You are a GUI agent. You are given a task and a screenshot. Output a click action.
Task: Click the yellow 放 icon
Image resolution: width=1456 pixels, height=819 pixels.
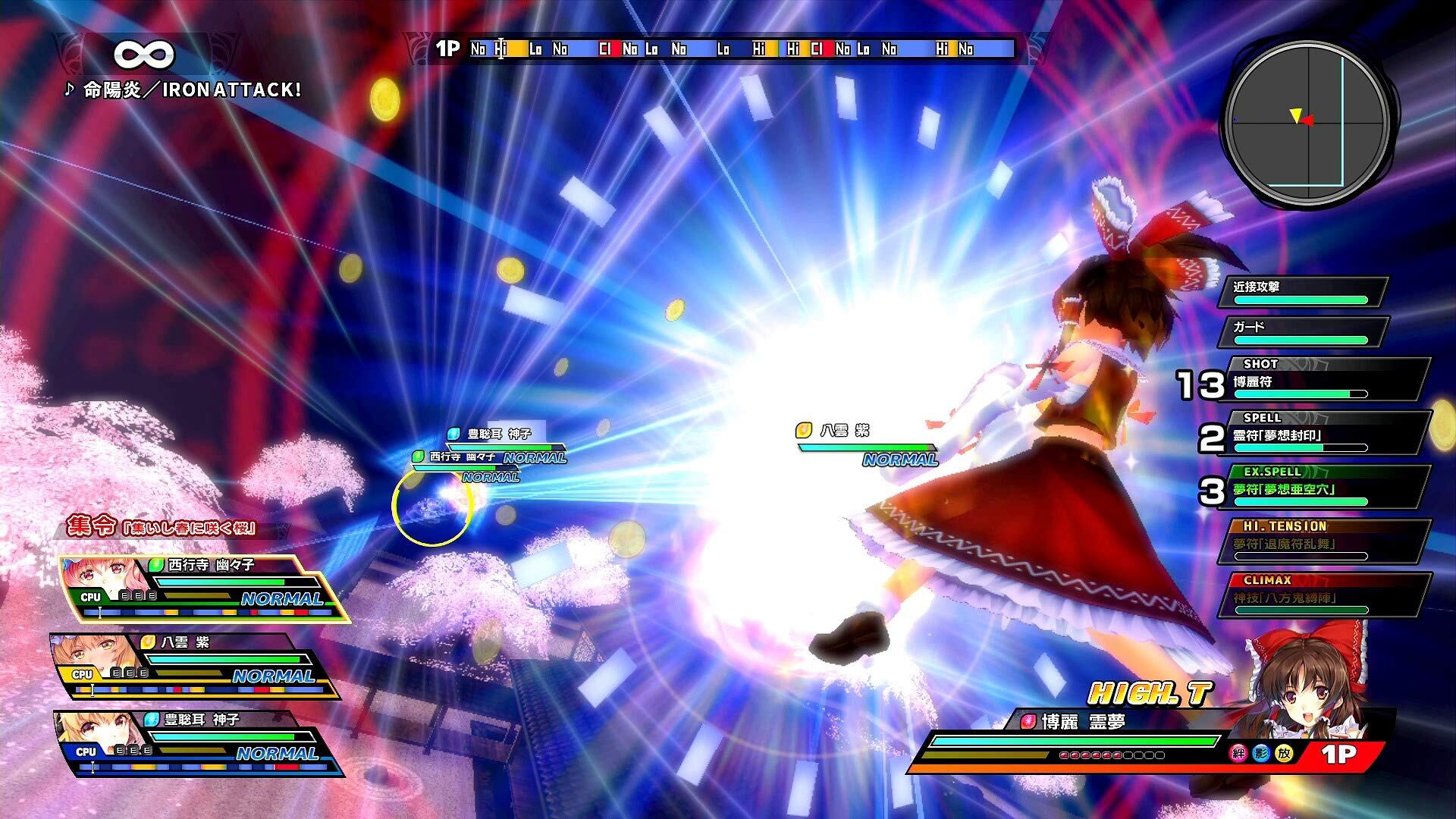(x=1283, y=754)
